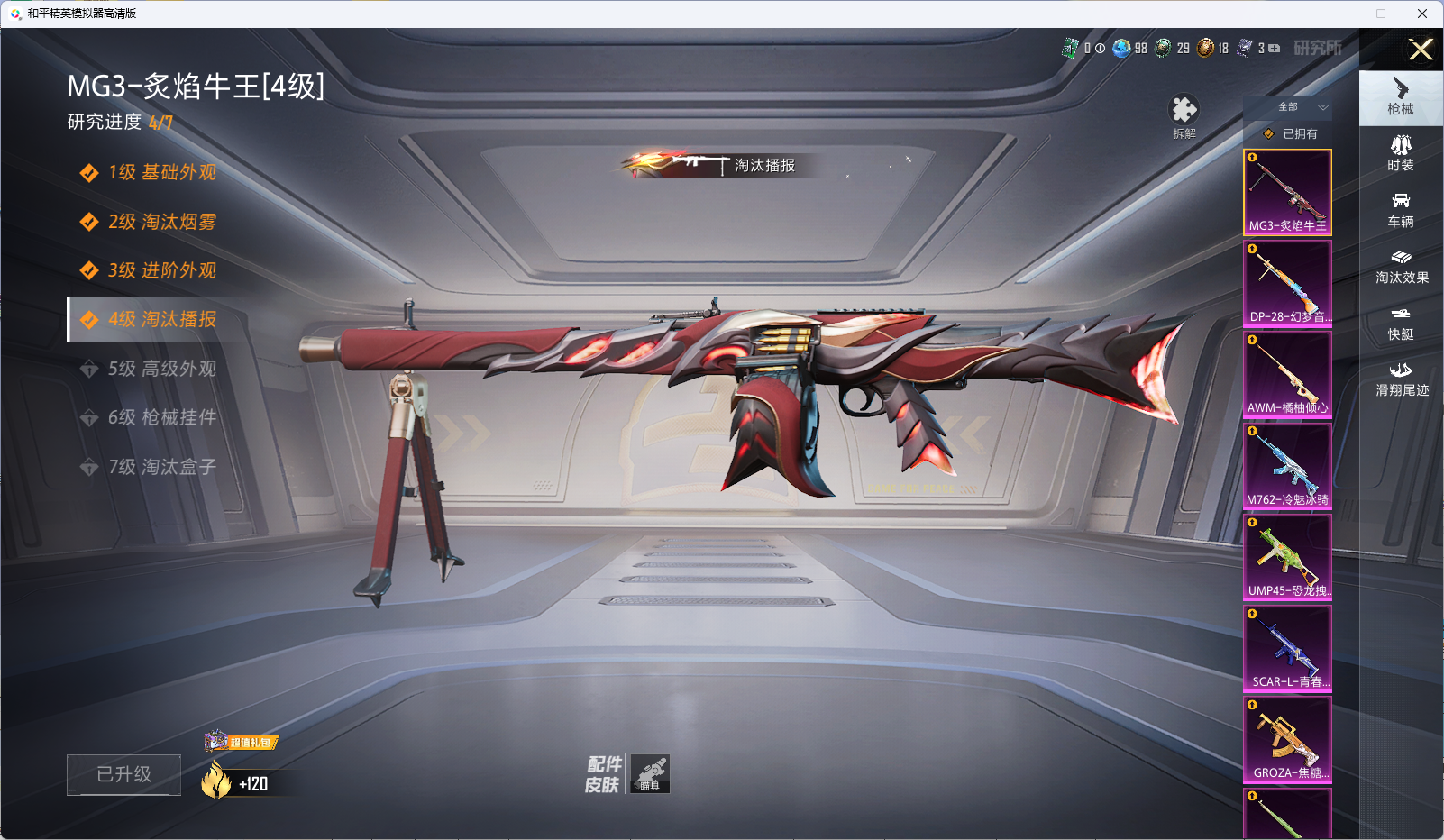The image size is (1444, 840).
Task: Select the DP-28 skin thumbnail
Action: [x=1287, y=283]
